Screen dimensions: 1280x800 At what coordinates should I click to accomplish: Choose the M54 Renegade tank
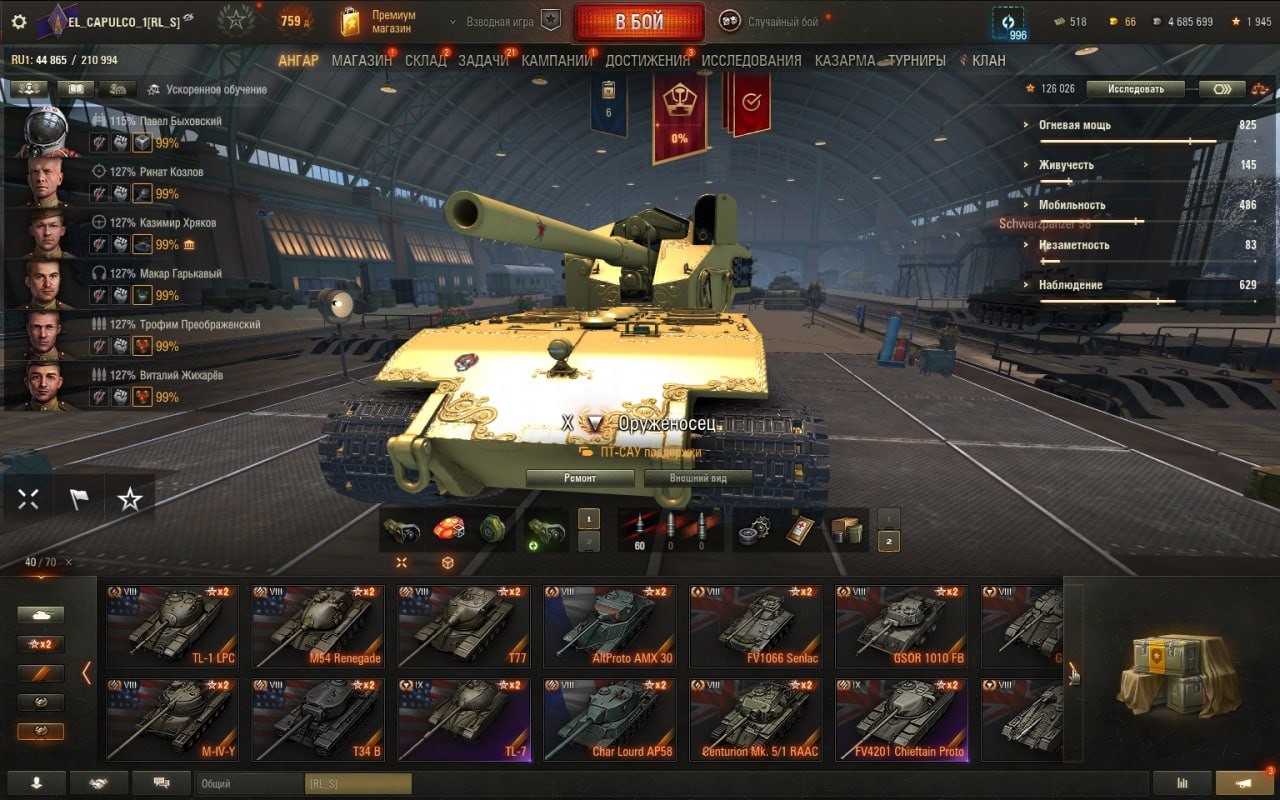tap(318, 627)
